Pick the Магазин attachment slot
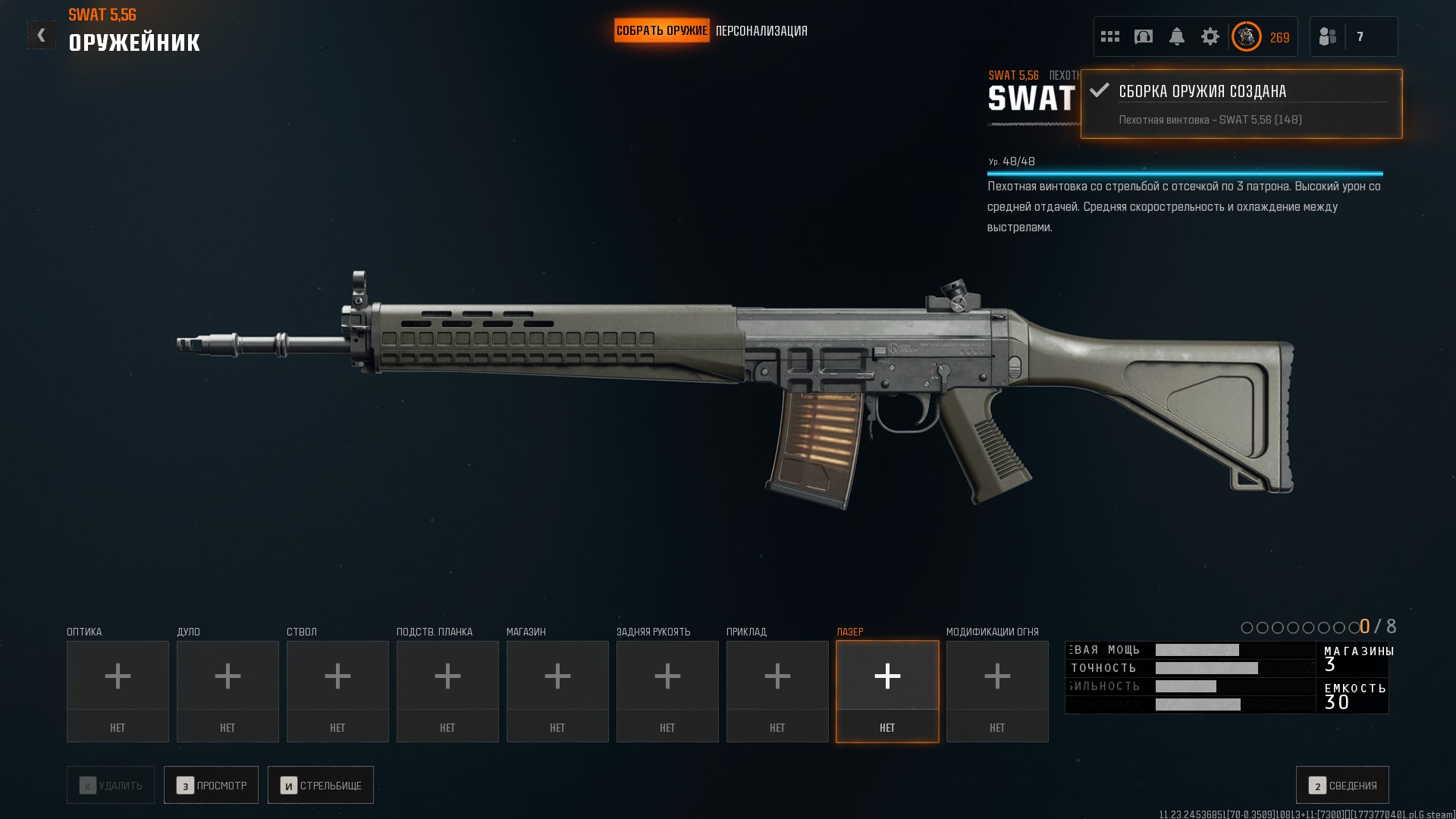Viewport: 1456px width, 819px height. pos(557,691)
